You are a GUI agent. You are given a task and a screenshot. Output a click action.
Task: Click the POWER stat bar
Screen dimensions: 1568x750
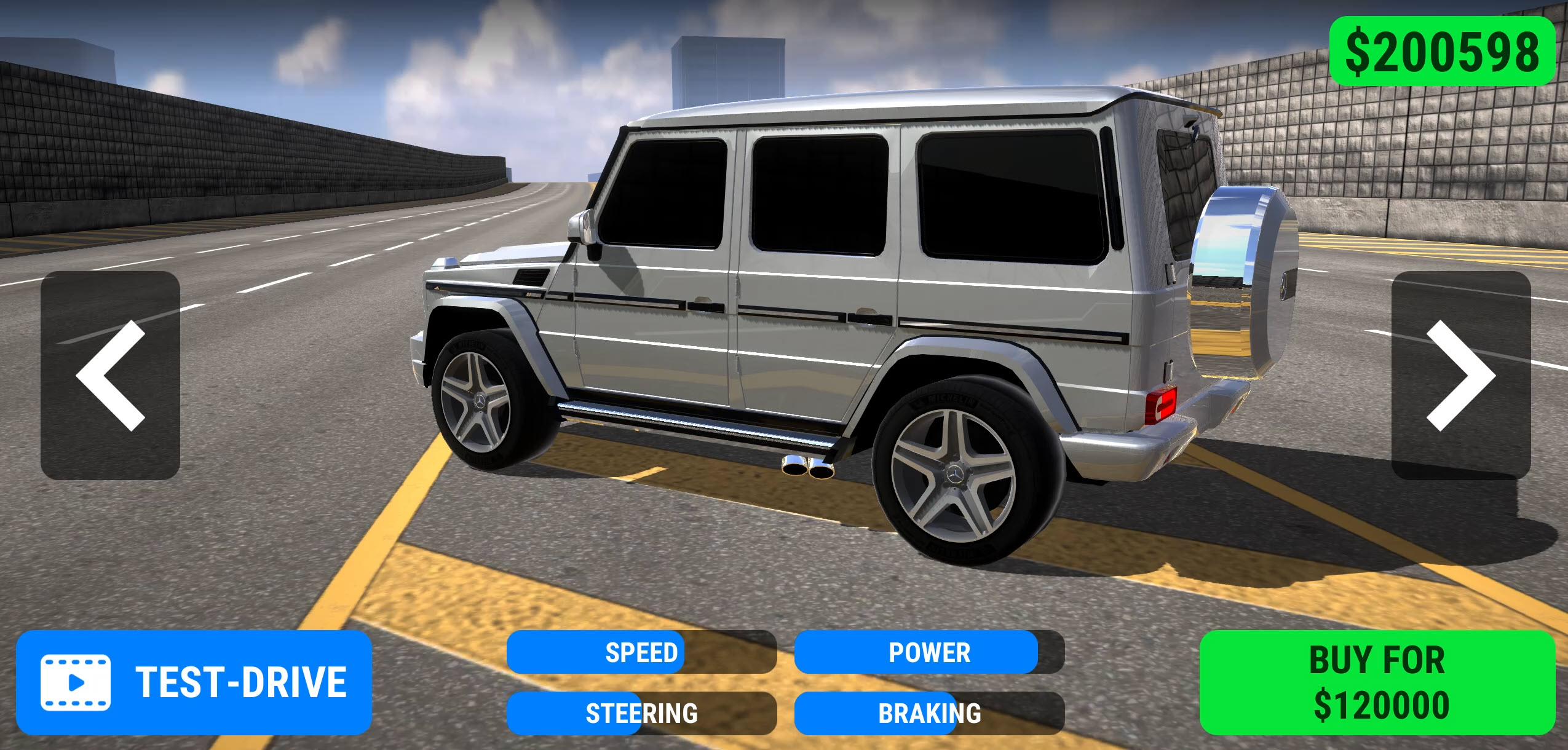tap(929, 653)
